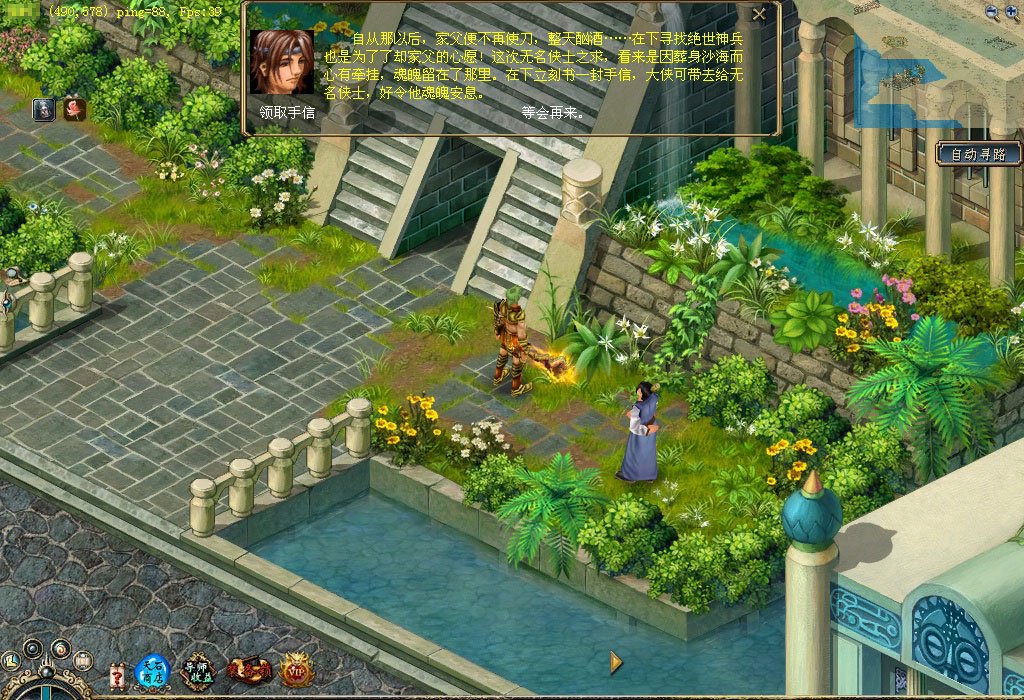
Task: Click the pink rose buff icon
Action: click(x=74, y=109)
